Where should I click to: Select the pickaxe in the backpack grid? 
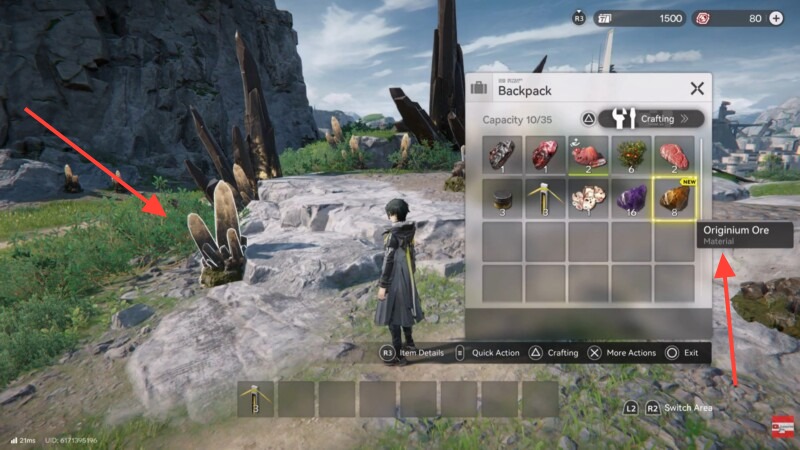(x=546, y=198)
